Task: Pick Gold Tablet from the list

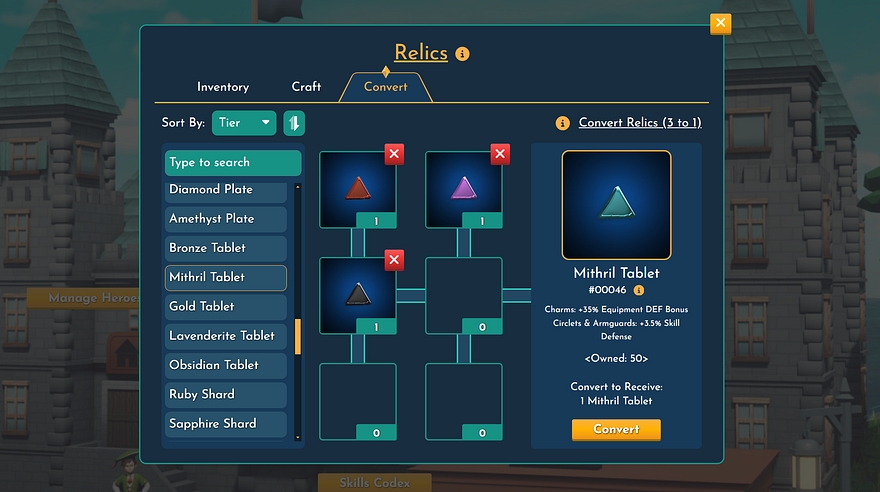Action: coord(226,306)
